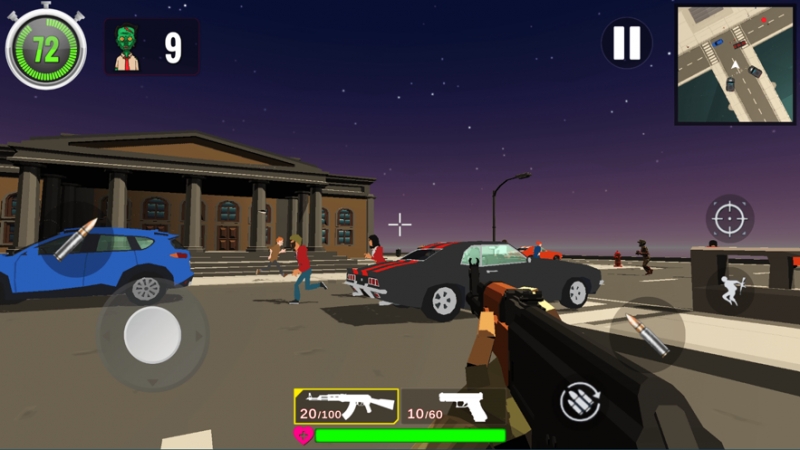The height and width of the screenshot is (450, 800).
Task: Open the street minimap
Action: (736, 65)
